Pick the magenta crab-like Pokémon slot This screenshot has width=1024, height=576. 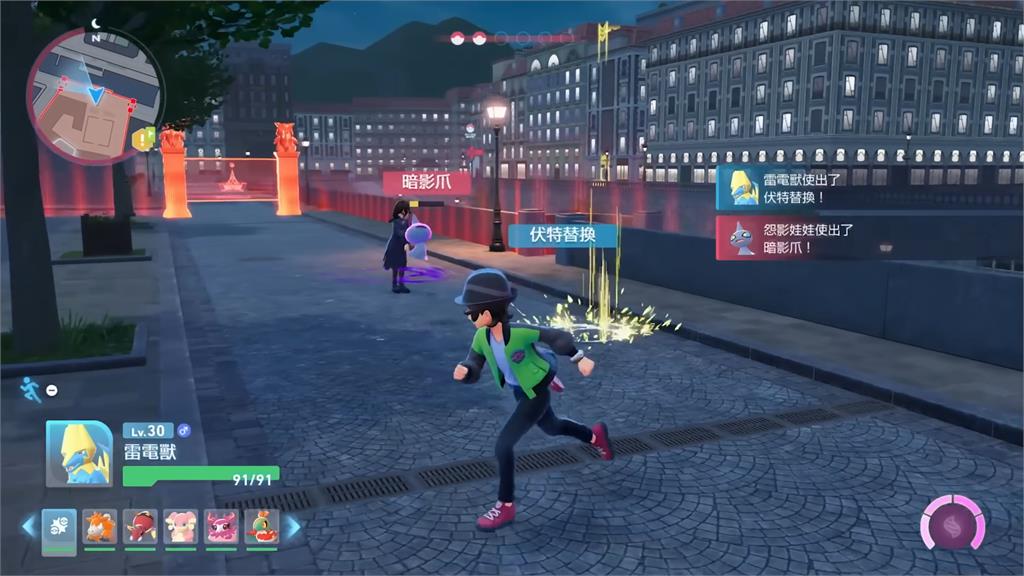(221, 527)
